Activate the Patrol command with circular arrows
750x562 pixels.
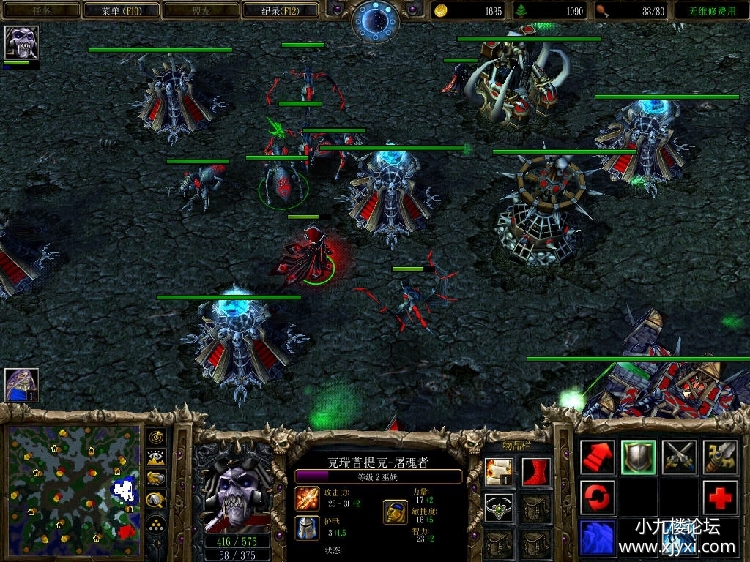[597, 497]
